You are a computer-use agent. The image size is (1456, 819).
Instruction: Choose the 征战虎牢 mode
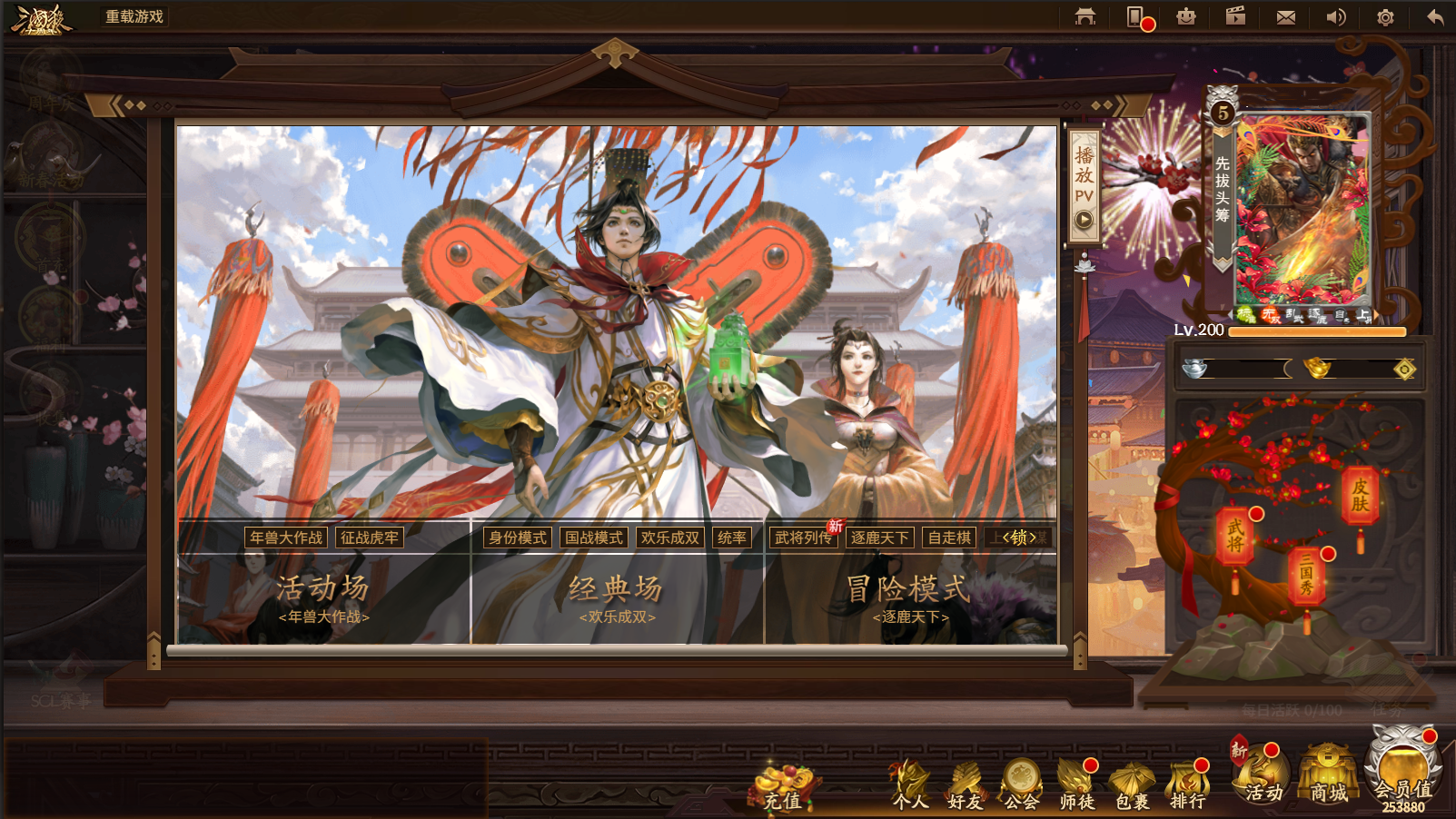click(369, 538)
